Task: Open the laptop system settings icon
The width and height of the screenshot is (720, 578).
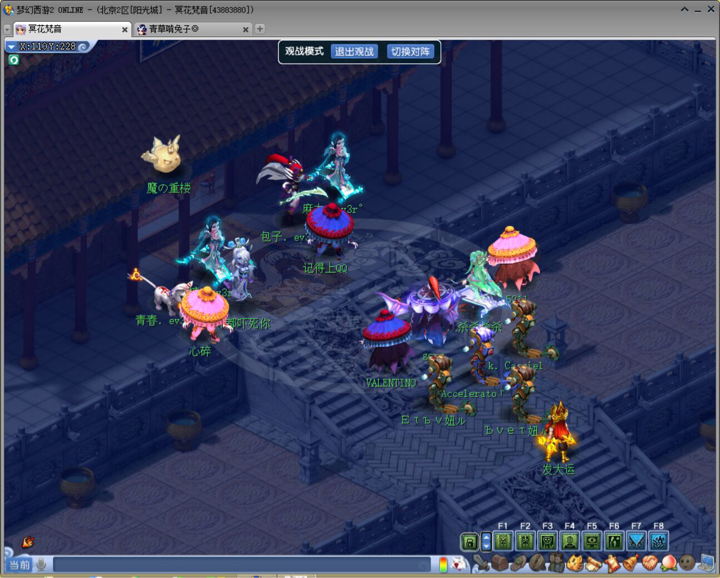Action: [x=707, y=564]
